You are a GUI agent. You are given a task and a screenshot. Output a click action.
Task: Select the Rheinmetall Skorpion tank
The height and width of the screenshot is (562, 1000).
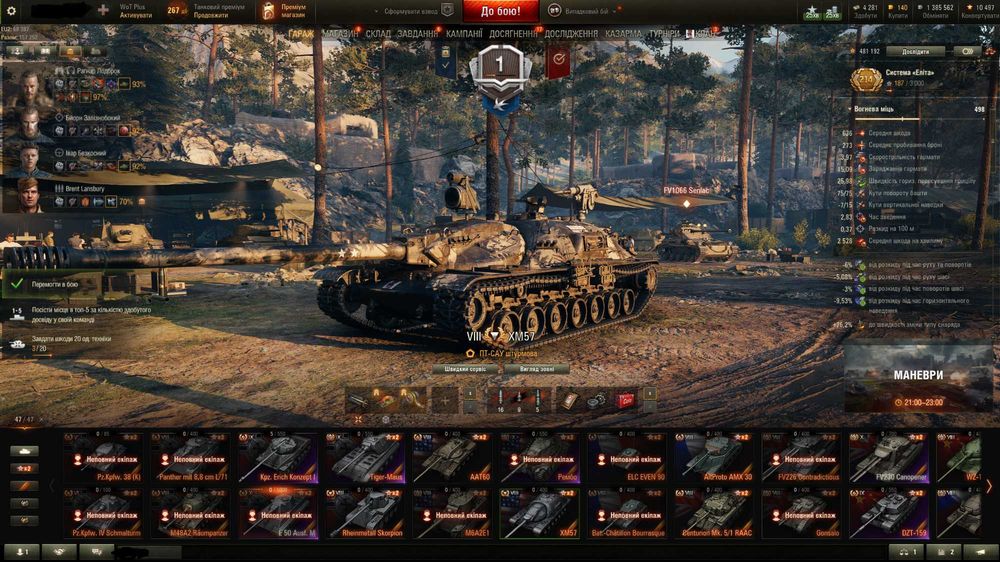coord(367,513)
